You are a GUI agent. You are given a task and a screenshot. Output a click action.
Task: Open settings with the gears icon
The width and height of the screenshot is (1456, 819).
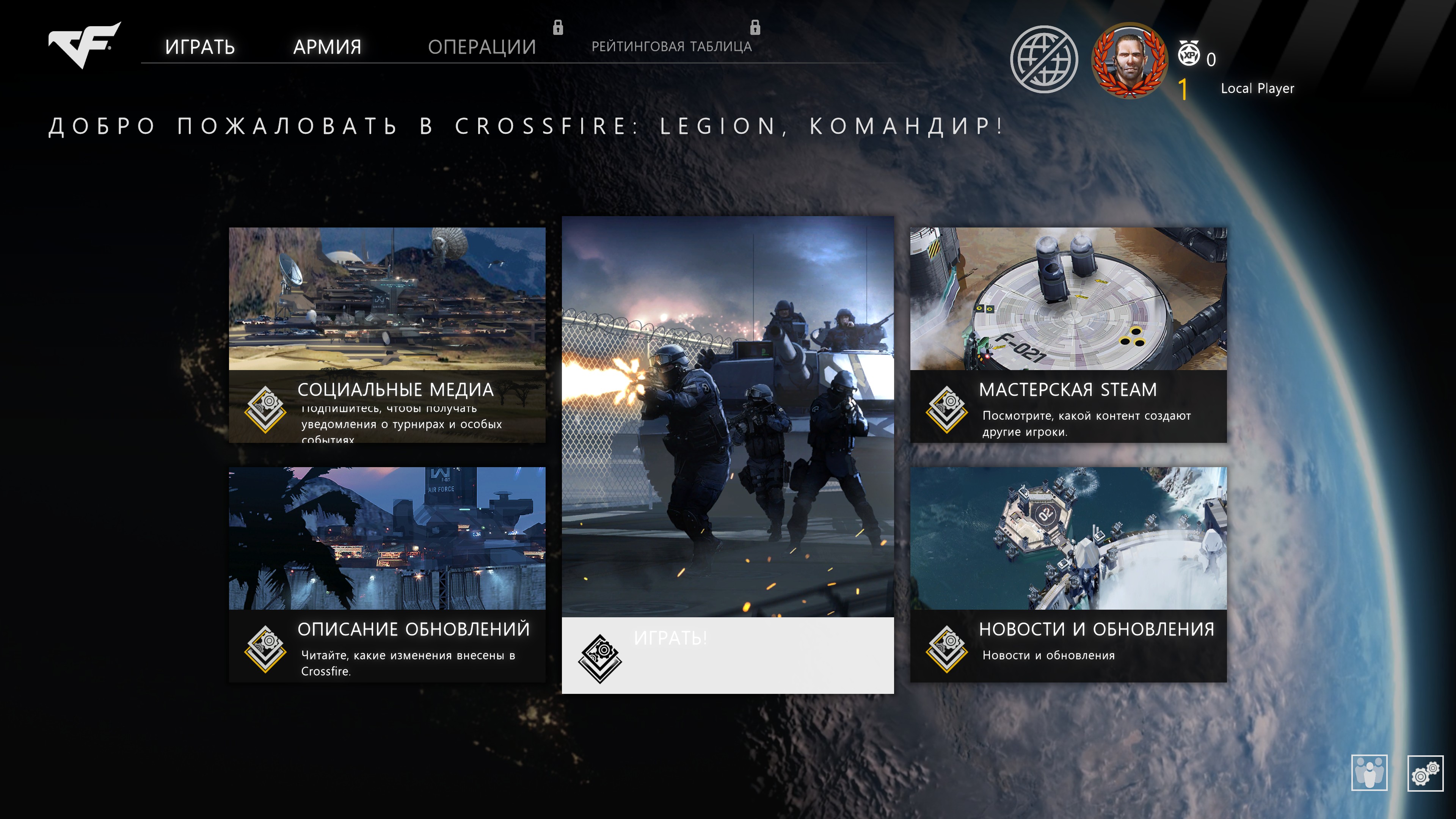1425,773
